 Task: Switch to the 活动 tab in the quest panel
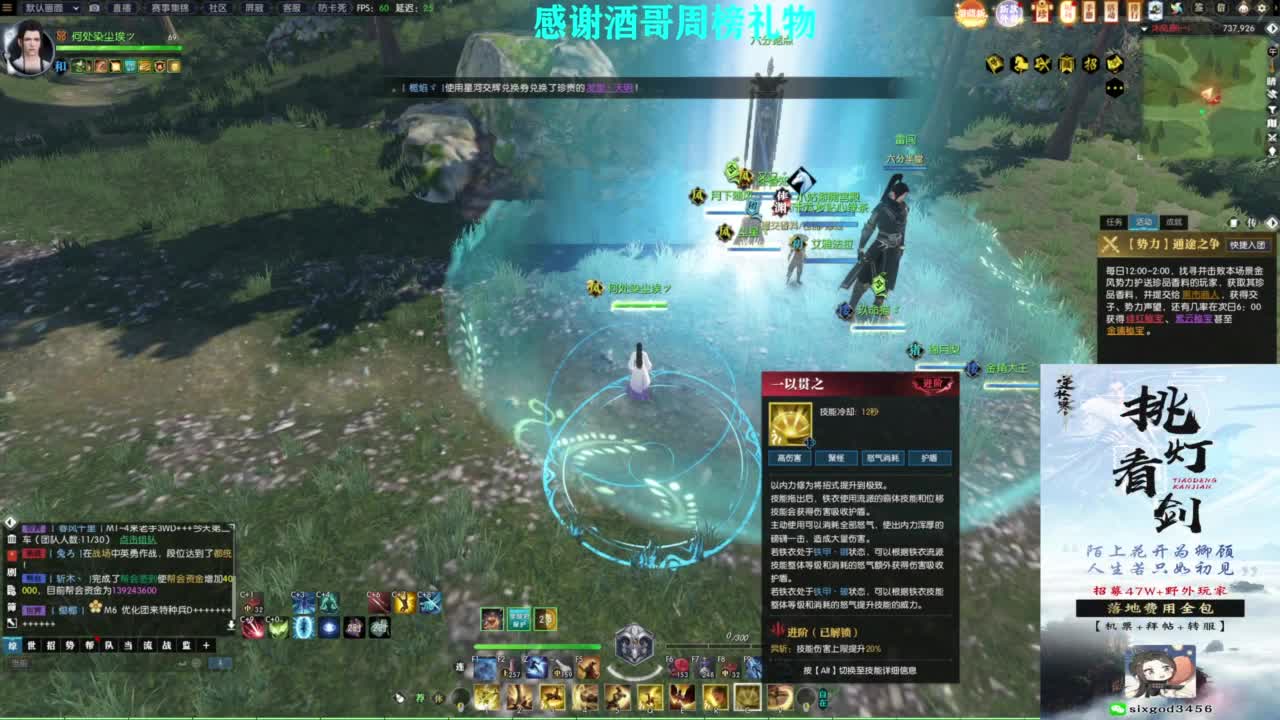1144,222
